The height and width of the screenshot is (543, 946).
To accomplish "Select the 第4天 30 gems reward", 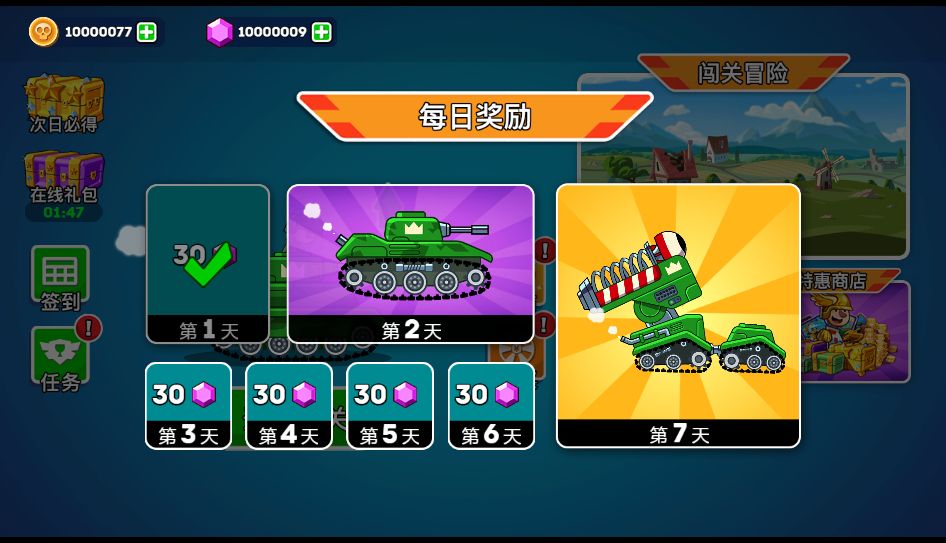I will (289, 405).
